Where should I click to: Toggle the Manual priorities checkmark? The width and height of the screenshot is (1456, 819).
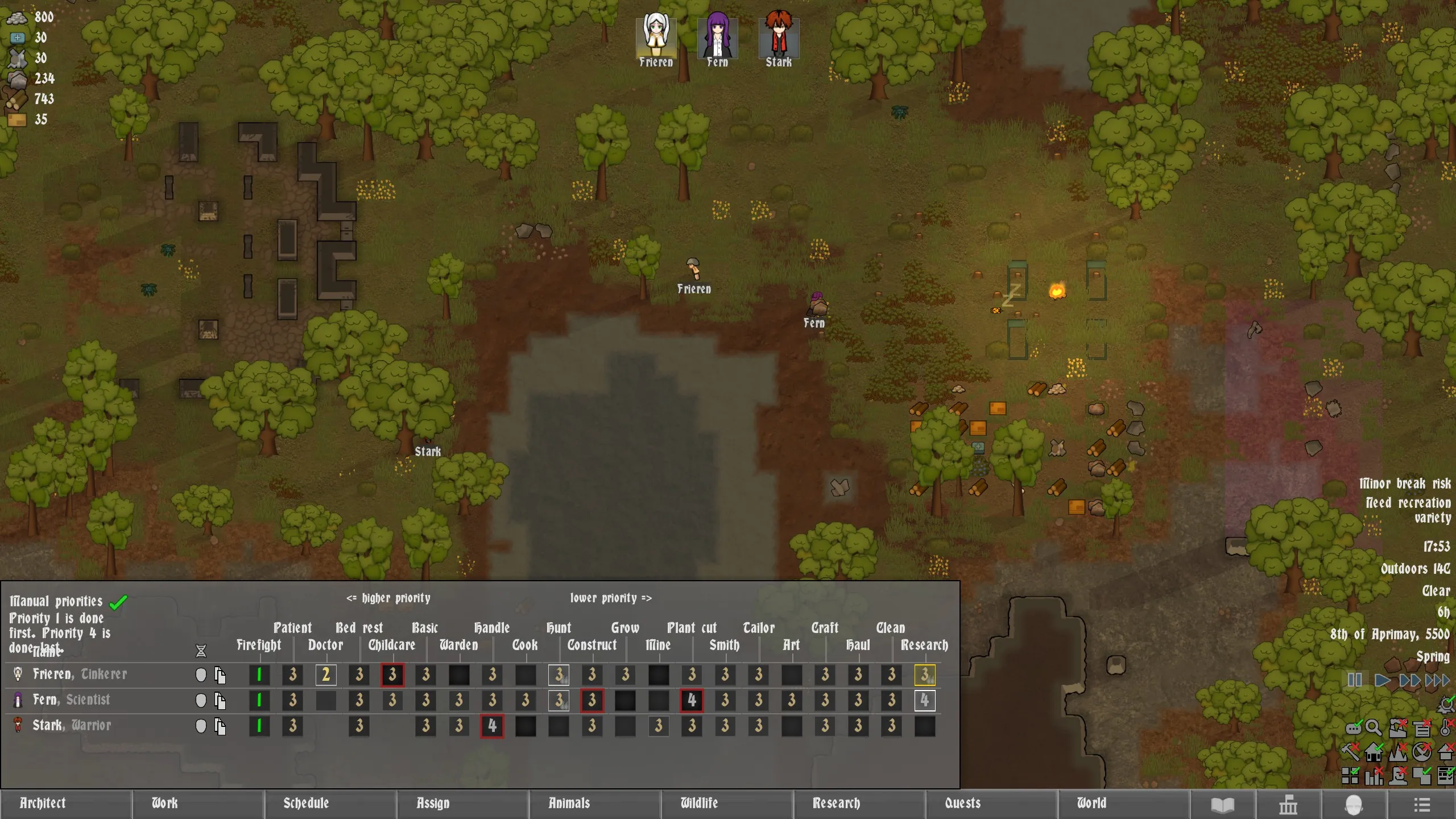[118, 602]
